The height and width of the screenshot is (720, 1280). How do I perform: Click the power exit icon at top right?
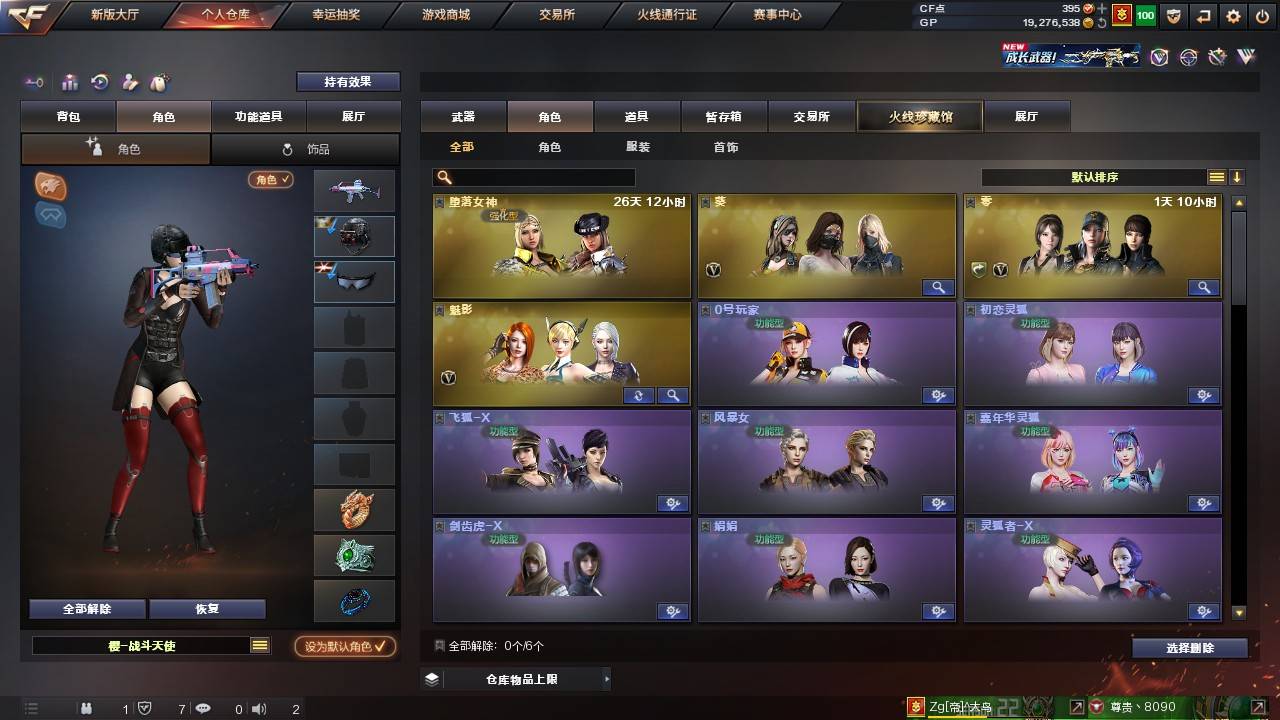click(1262, 16)
